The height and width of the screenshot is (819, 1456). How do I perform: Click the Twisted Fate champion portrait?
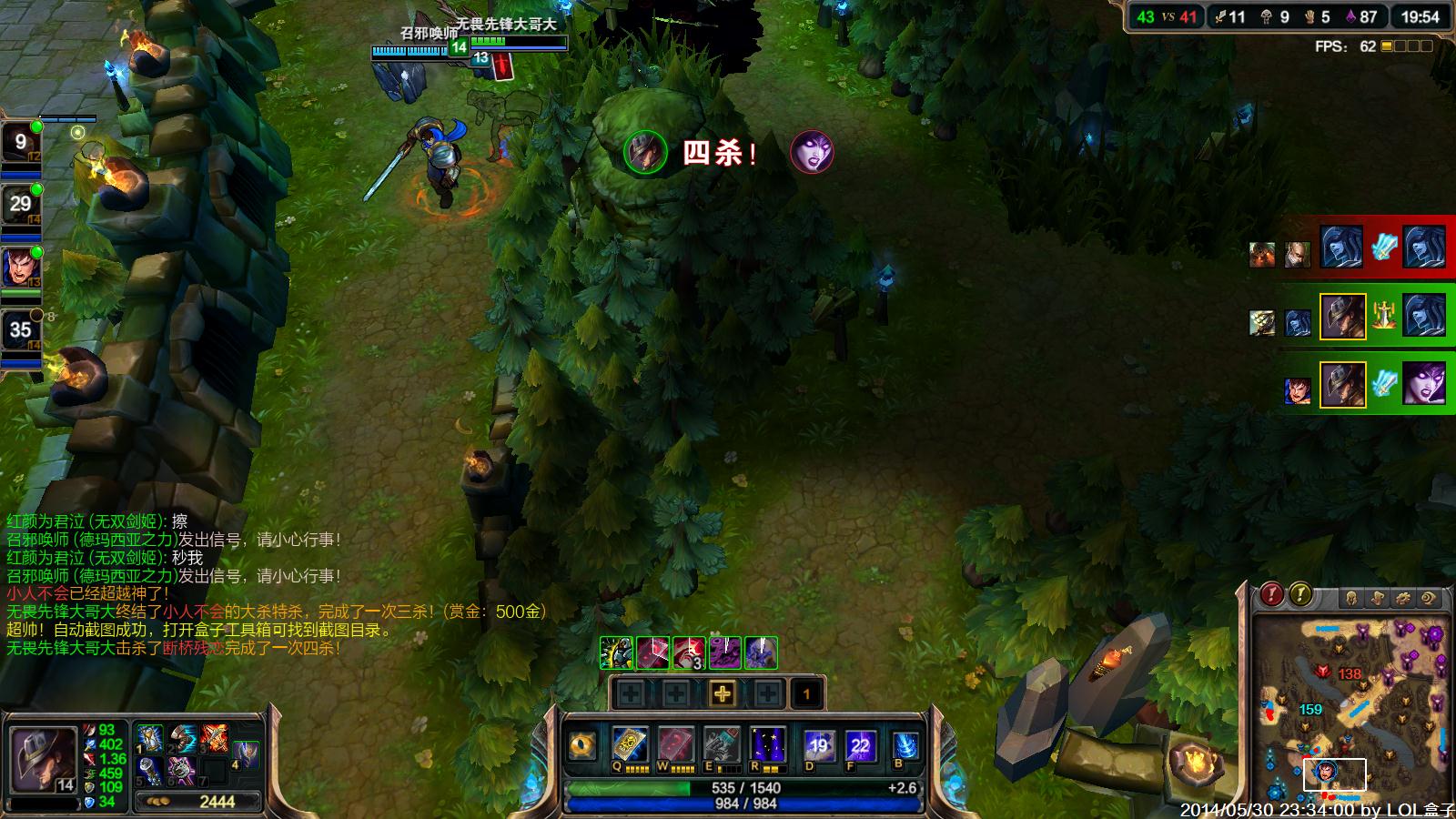tap(43, 758)
